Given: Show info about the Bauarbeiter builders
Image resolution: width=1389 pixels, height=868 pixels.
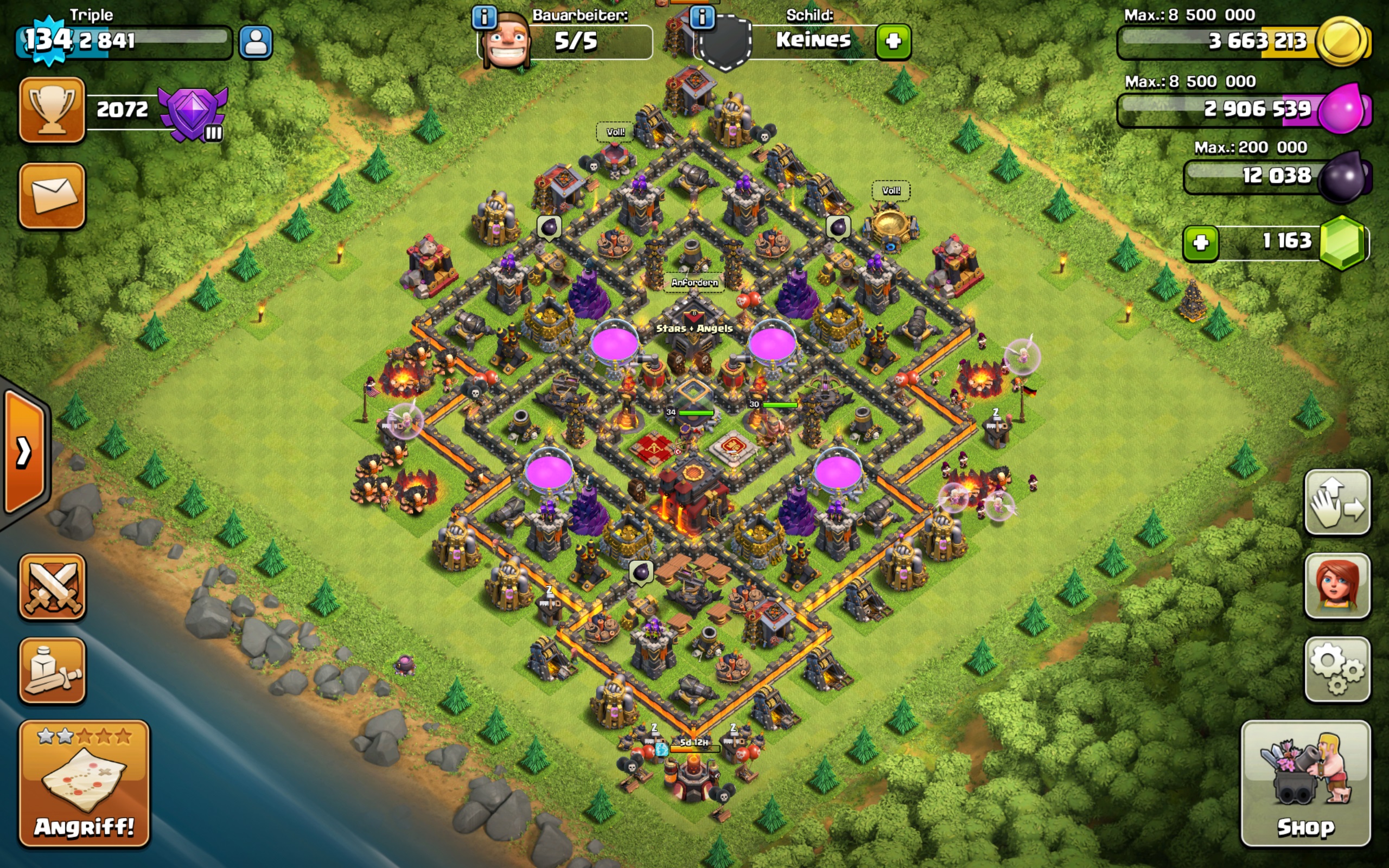Looking at the screenshot, I should [x=484, y=17].
